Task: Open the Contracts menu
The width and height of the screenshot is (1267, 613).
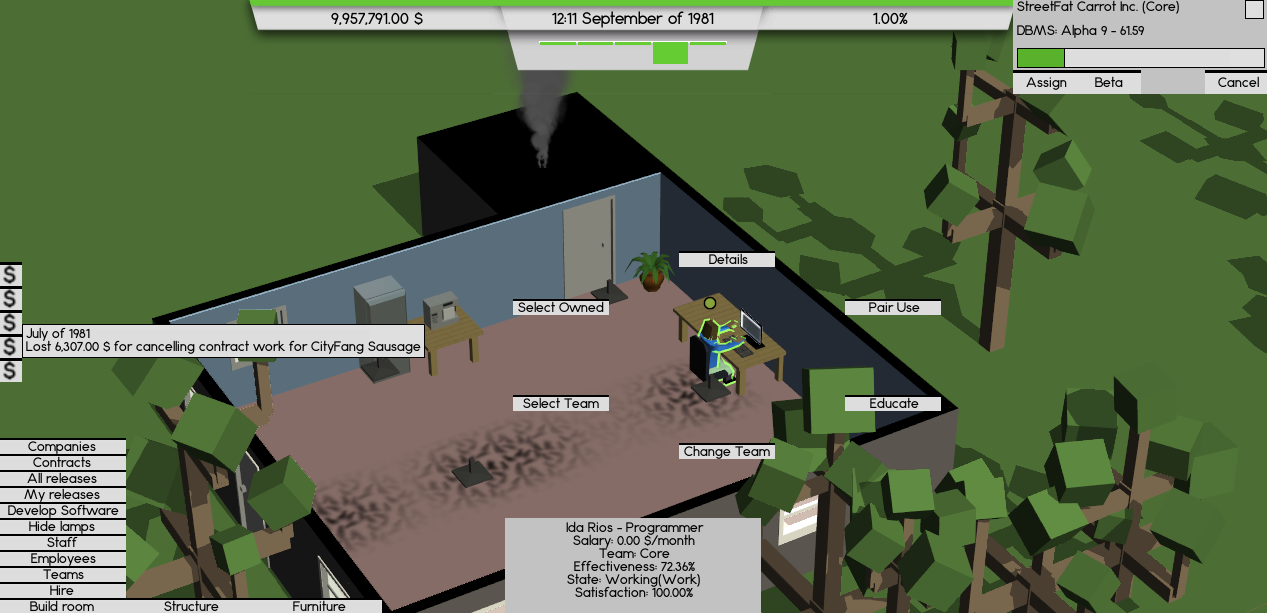Action: (x=62, y=463)
